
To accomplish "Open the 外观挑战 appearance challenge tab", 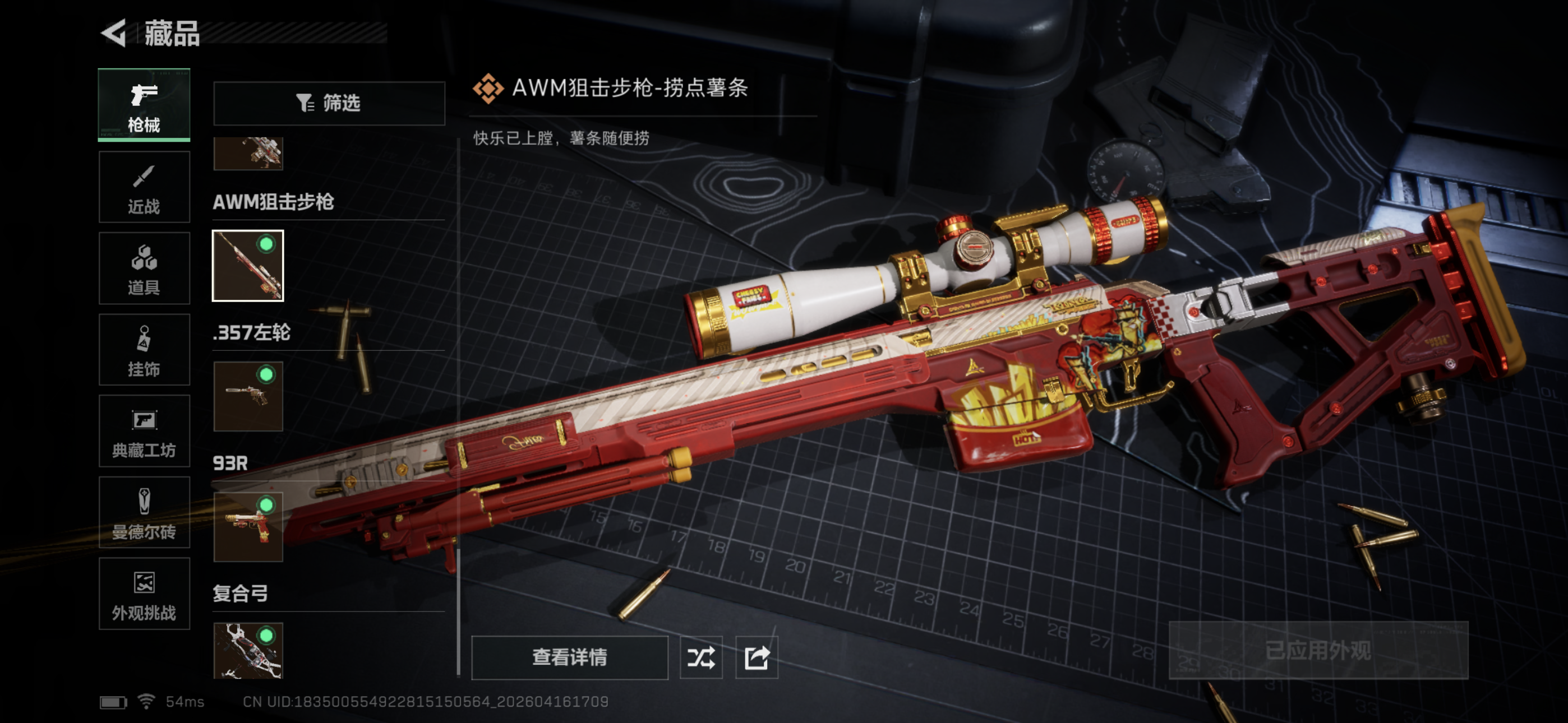I will pos(144,594).
